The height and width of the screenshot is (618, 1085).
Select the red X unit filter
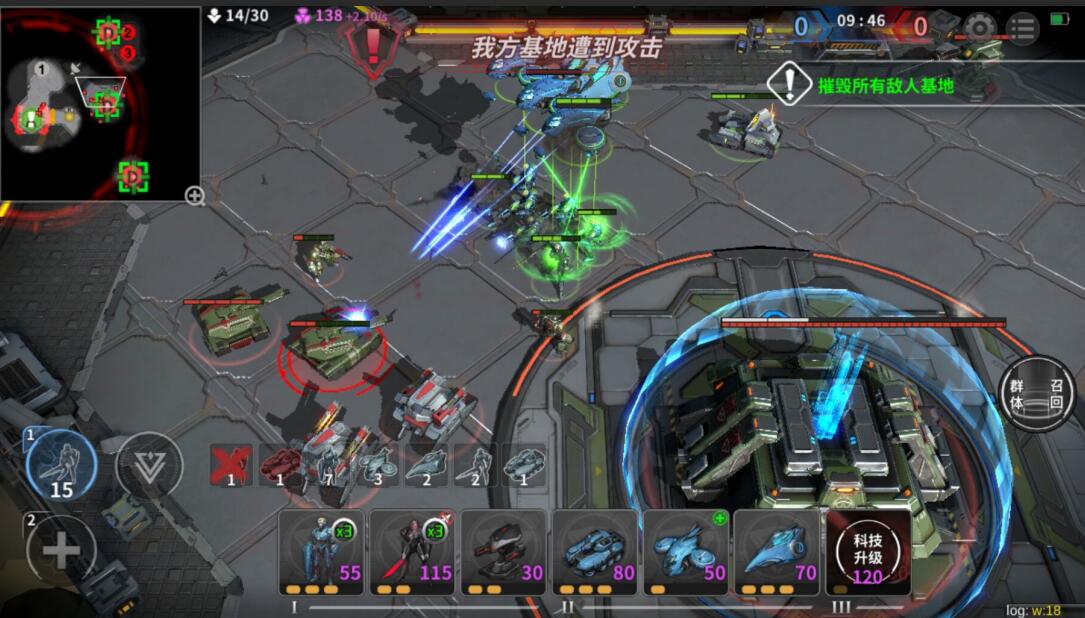click(231, 465)
